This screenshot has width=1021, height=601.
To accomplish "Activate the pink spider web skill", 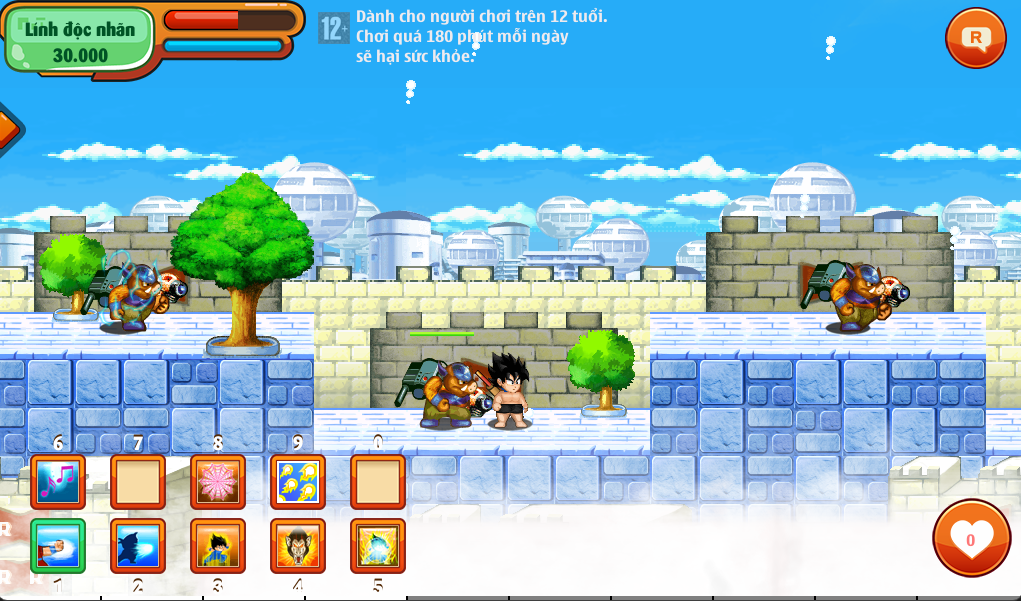I will pyautogui.click(x=217, y=482).
